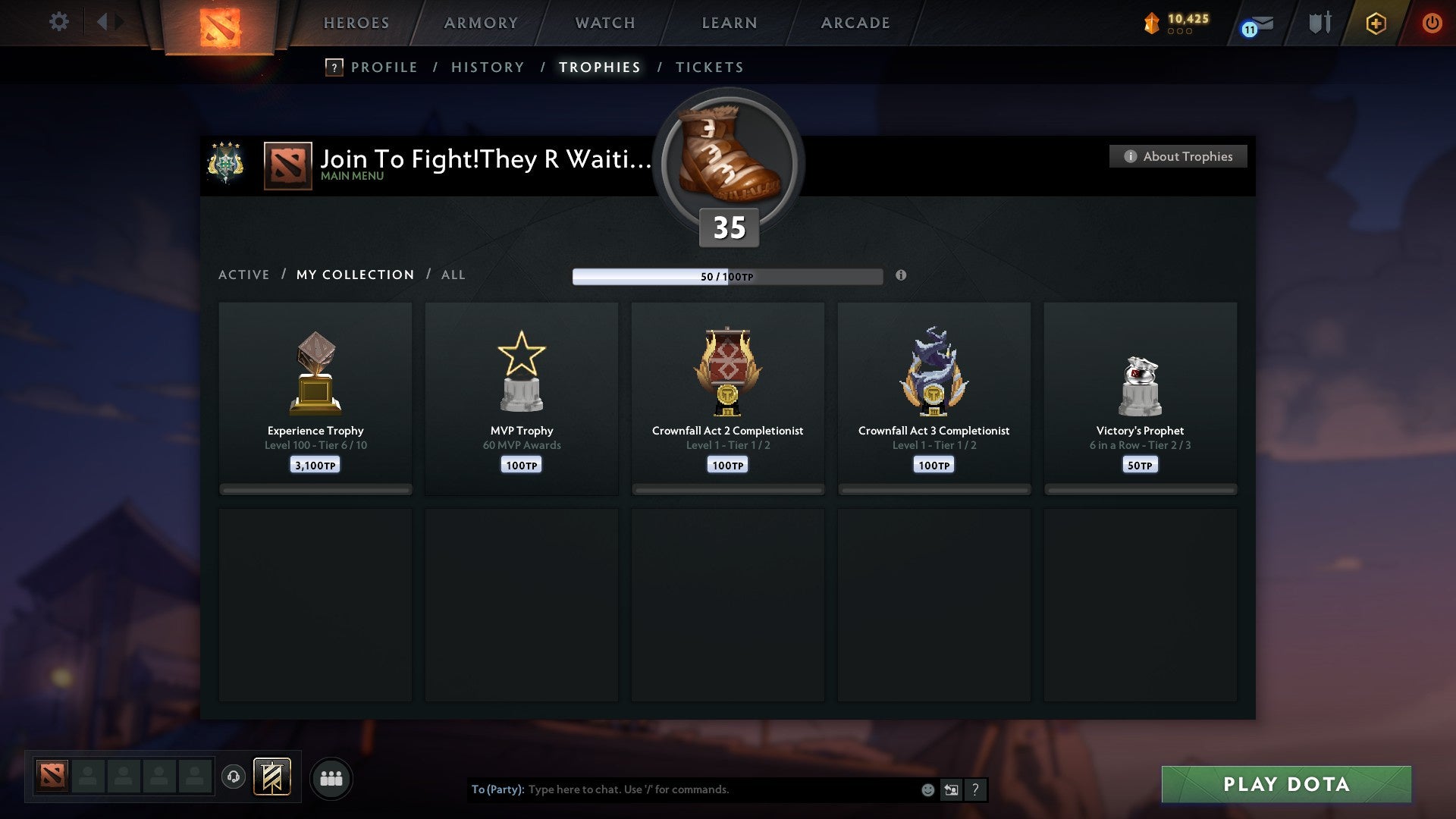Click the shield and sword armory icon
This screenshot has width=1456, height=819.
click(x=1319, y=23)
